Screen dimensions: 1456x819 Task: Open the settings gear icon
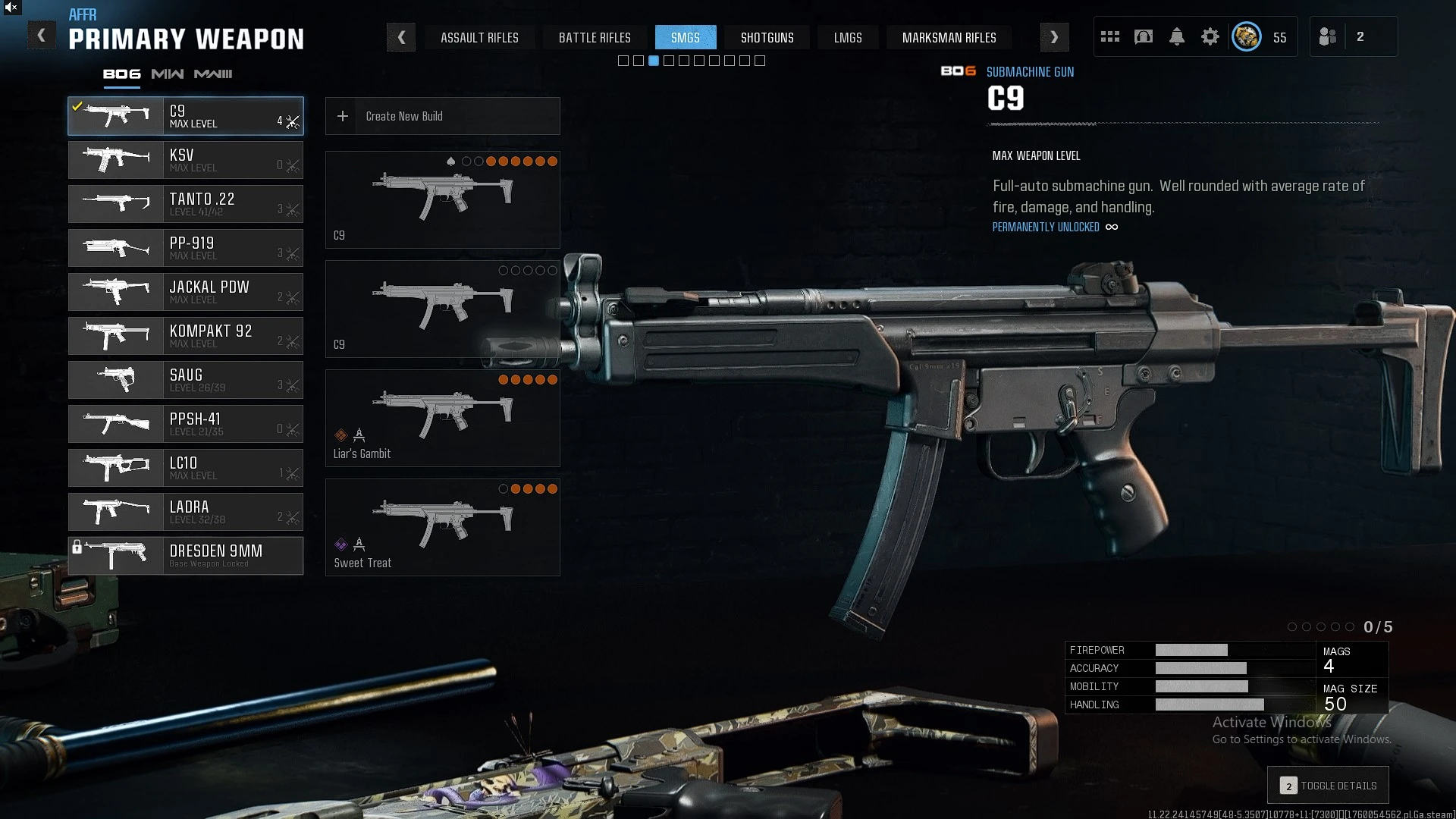(1210, 37)
